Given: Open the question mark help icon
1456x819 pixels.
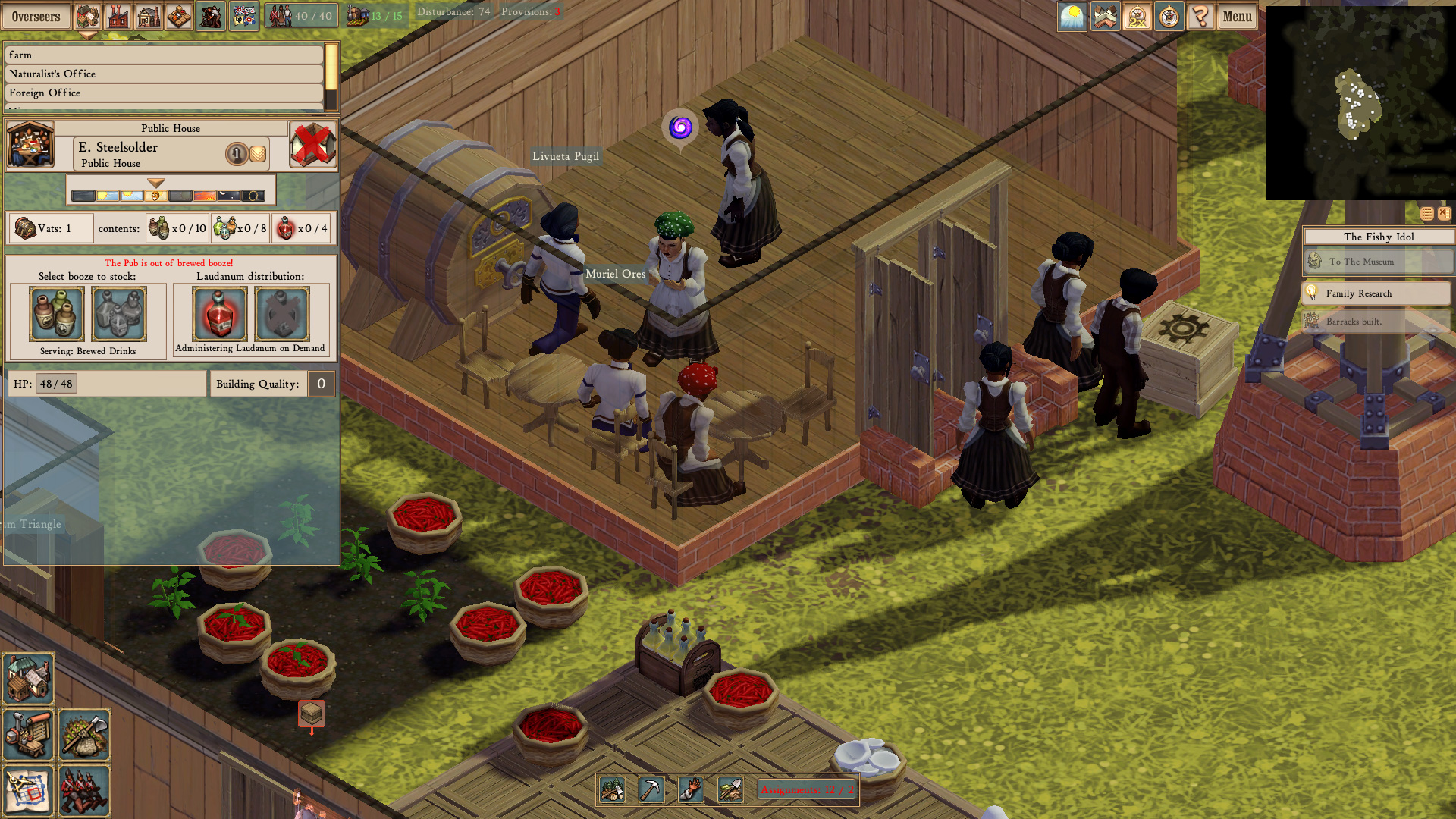Looking at the screenshot, I should (x=1200, y=16).
